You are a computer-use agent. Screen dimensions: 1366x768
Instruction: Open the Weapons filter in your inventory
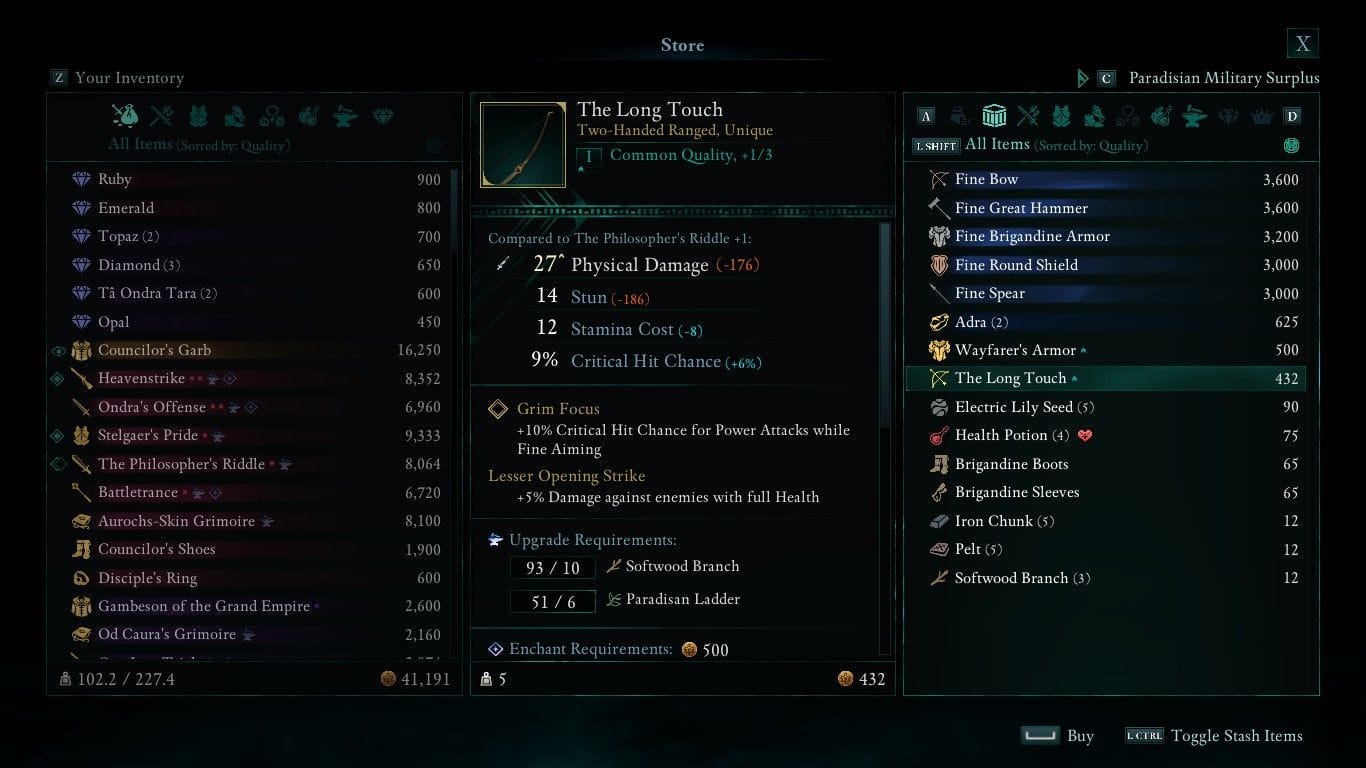(161, 116)
